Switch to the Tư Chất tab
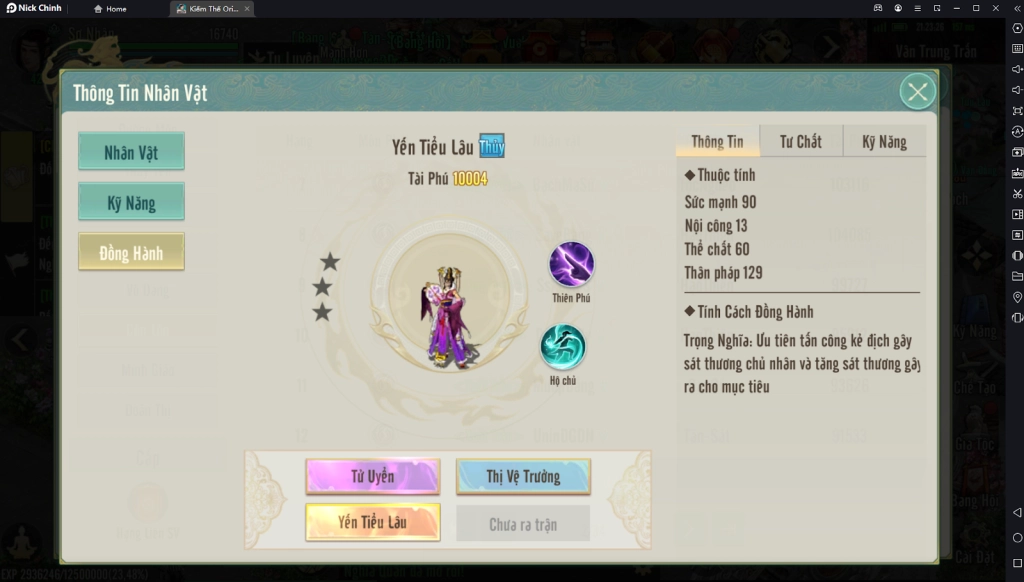Image resolution: width=1024 pixels, height=582 pixels. click(x=801, y=142)
